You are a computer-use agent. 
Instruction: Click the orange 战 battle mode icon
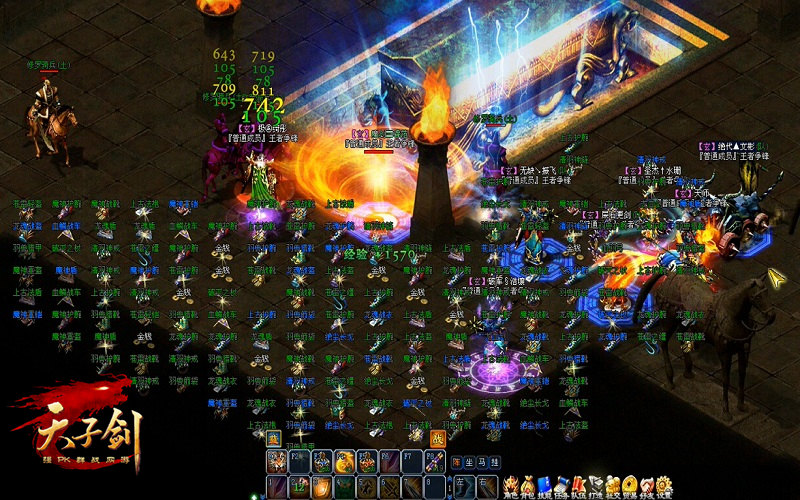pos(437,438)
